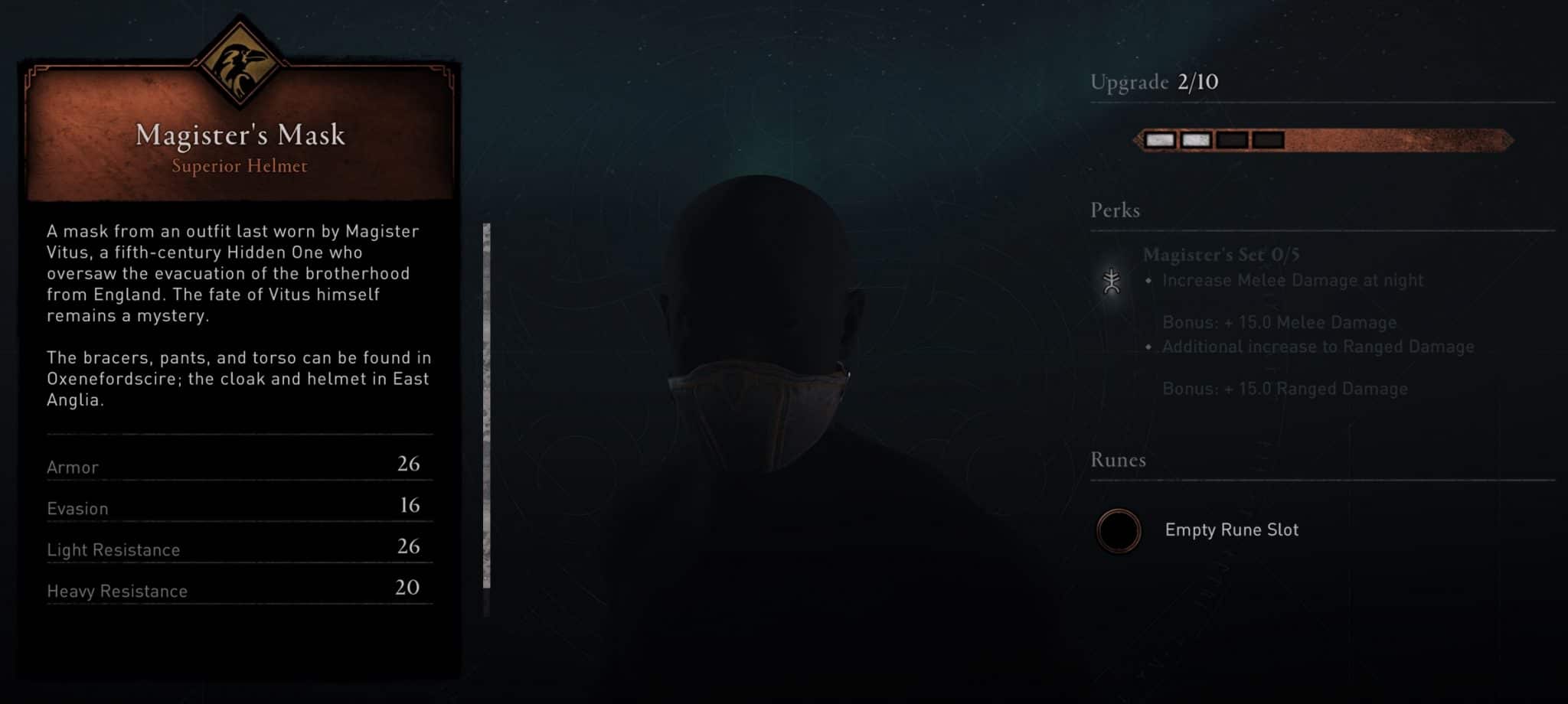The height and width of the screenshot is (704, 1568).
Task: Click the Empty Rune Slot label text
Action: 1233,530
